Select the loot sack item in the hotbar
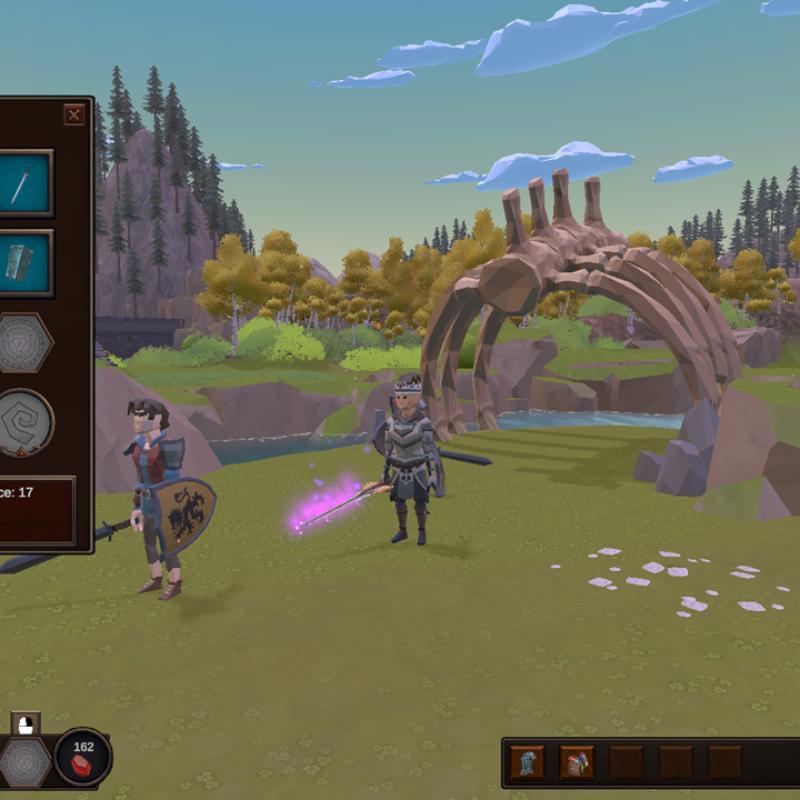 [x=577, y=763]
